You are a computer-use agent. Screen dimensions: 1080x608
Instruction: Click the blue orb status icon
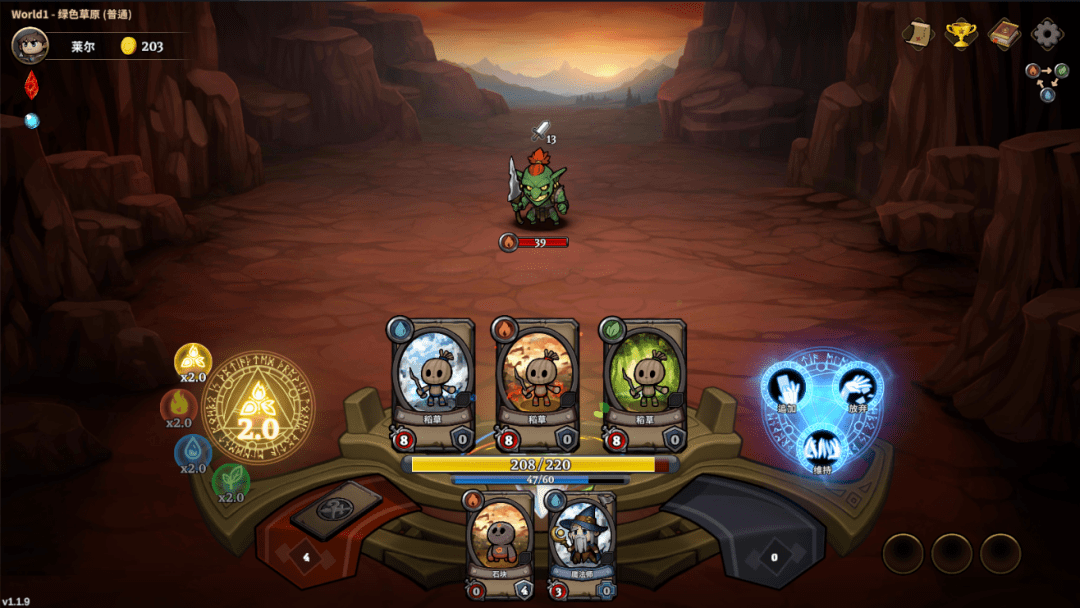point(32,121)
